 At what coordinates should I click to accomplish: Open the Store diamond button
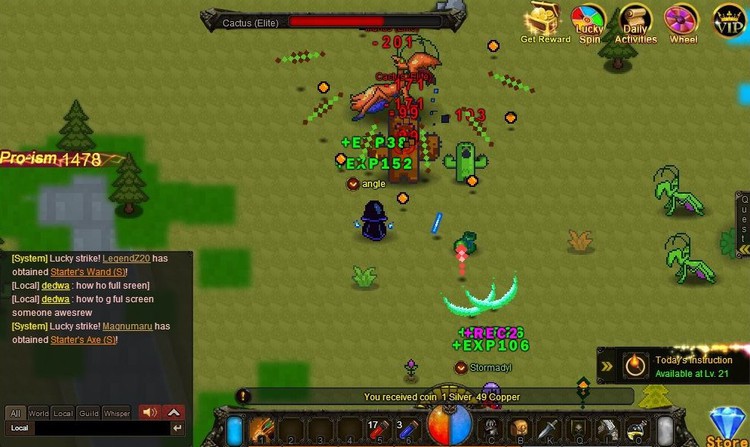(727, 424)
